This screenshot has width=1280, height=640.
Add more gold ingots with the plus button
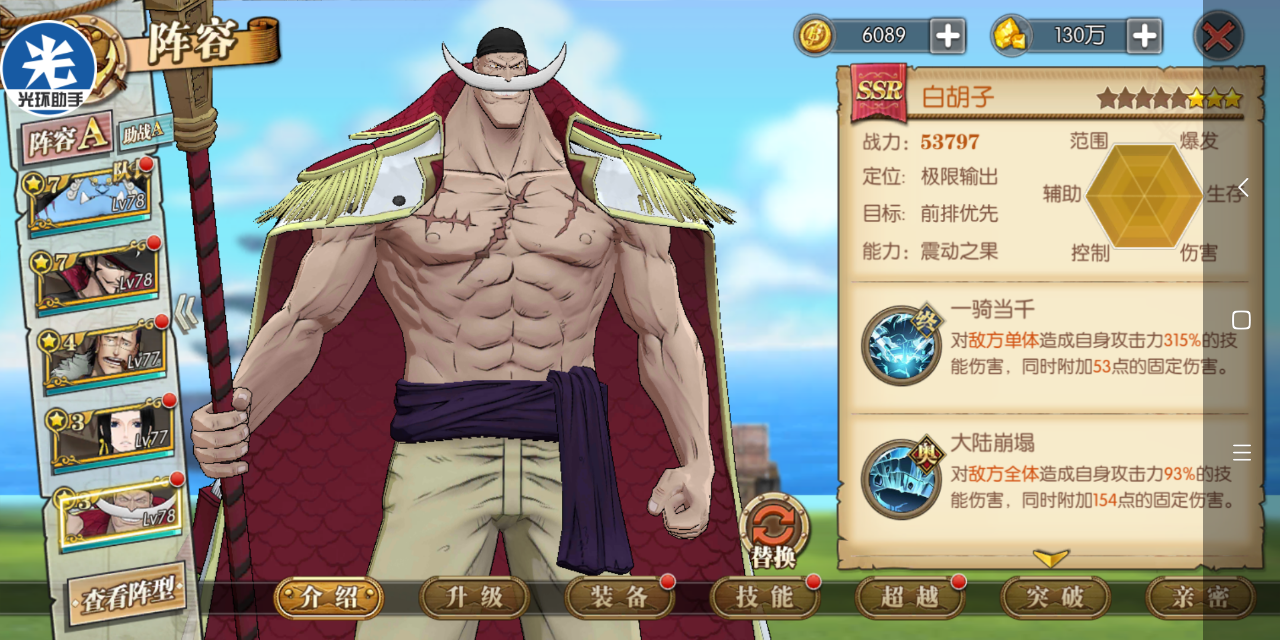1143,37
